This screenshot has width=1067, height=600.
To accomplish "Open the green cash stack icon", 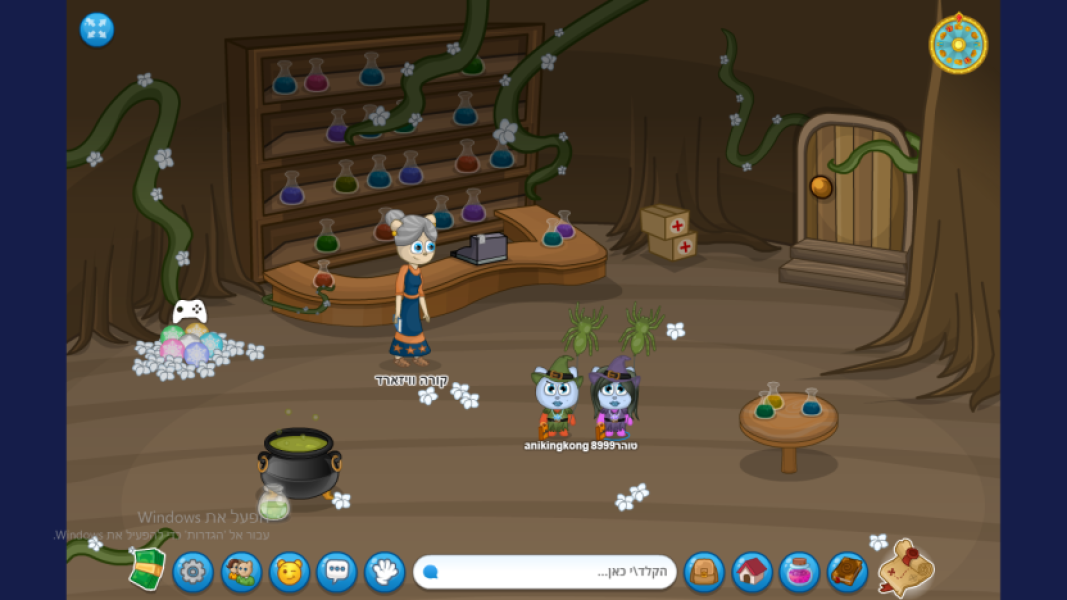I will (x=147, y=570).
